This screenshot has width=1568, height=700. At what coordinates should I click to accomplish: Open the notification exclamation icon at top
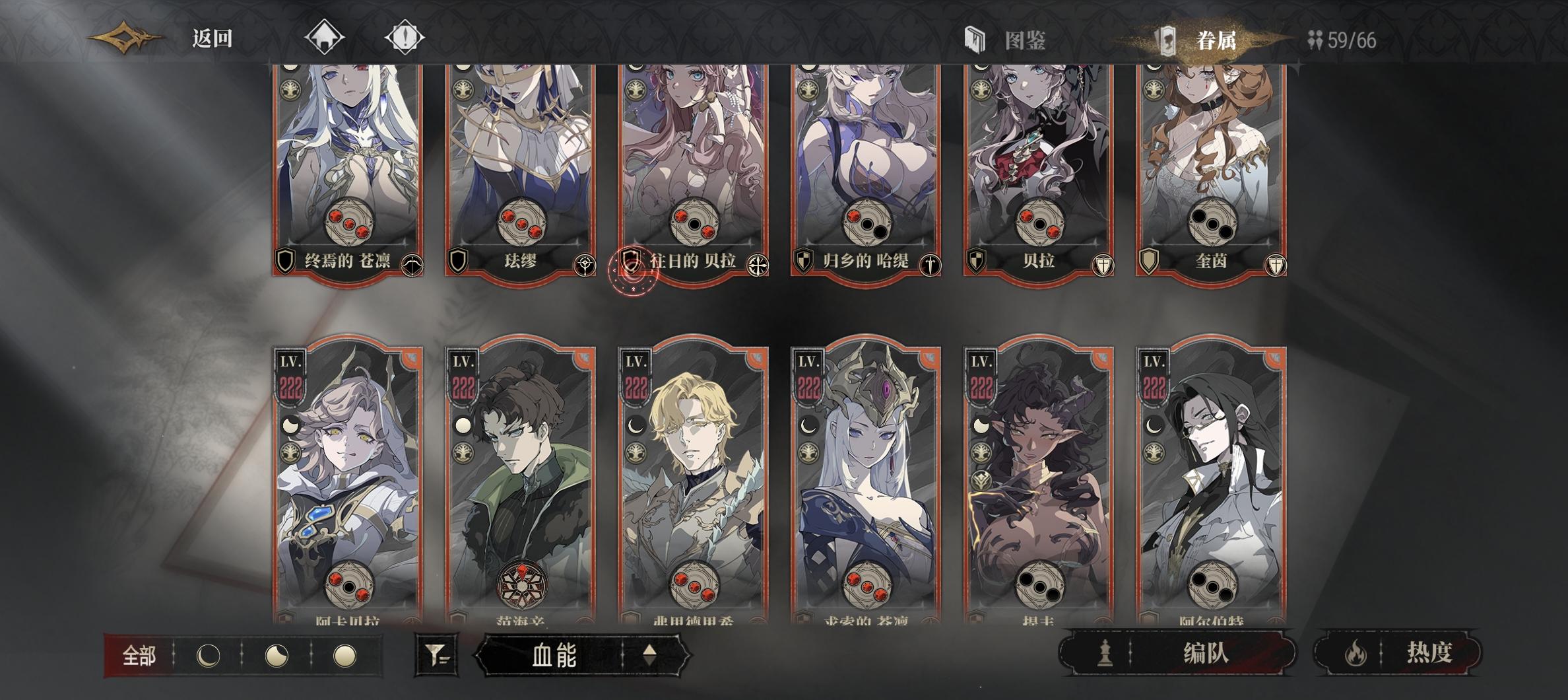coord(405,38)
